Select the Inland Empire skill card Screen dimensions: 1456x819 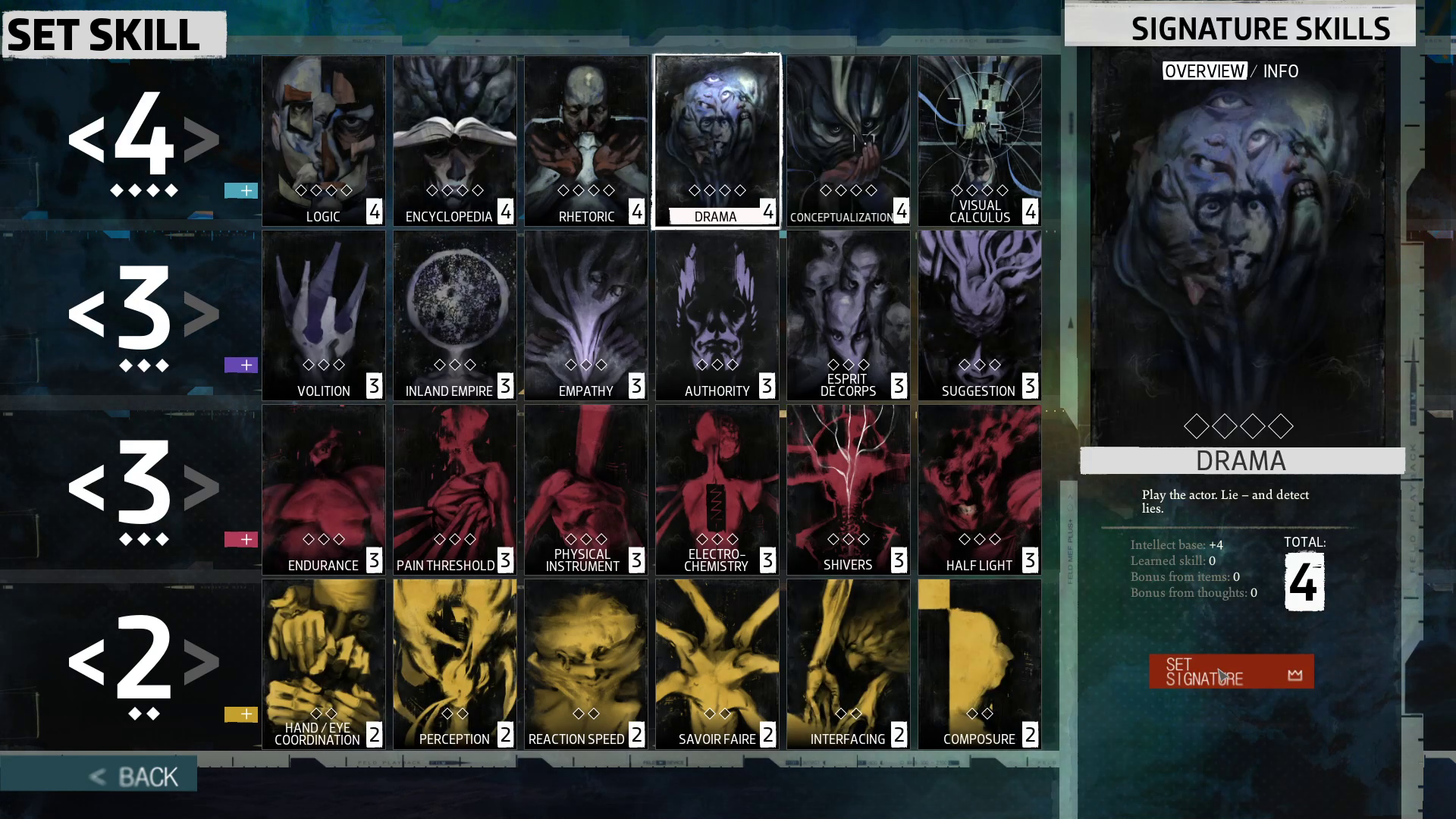455,315
